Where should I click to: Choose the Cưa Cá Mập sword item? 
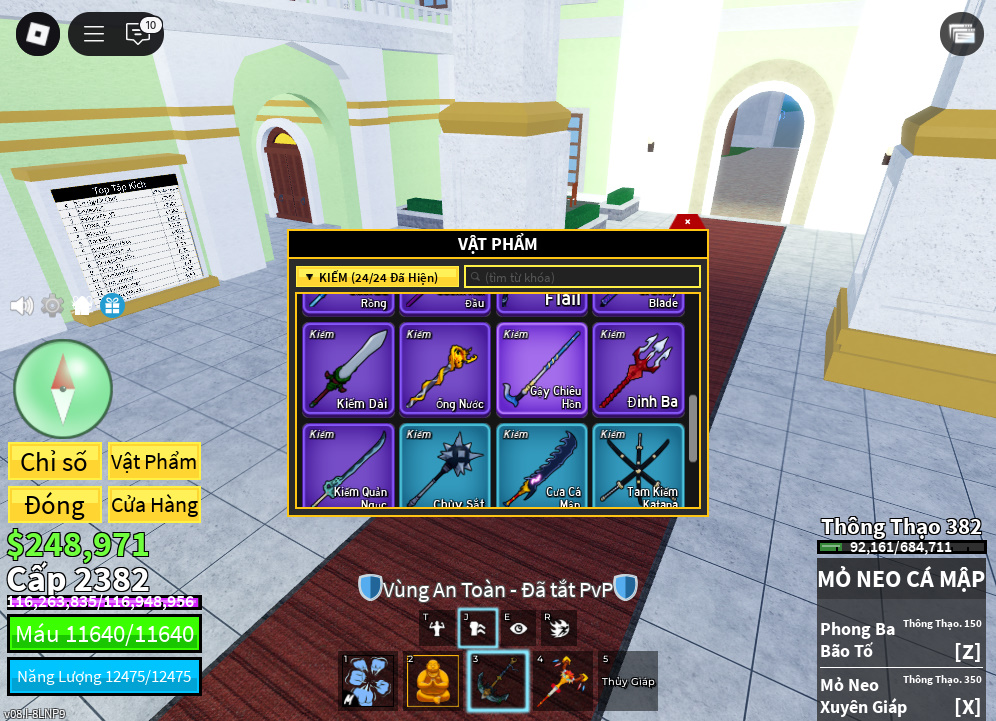542,466
